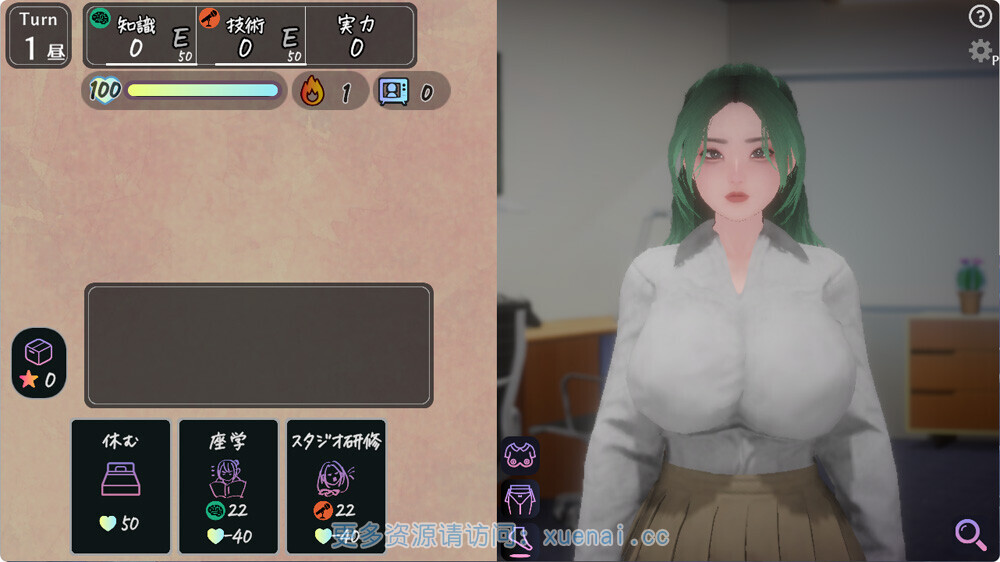Open the question mark help button
This screenshot has width=1000, height=562.
[x=979, y=16]
